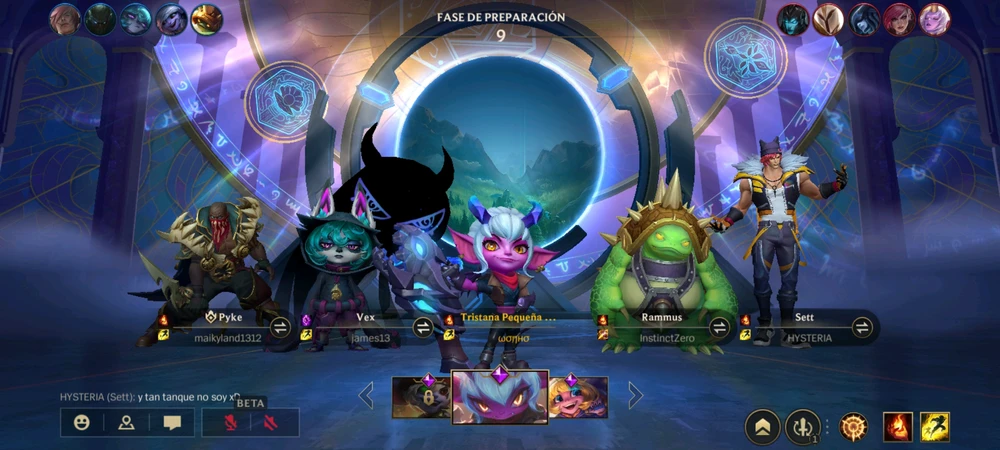
Task: Show next skins with right arrow
Action: [x=634, y=396]
